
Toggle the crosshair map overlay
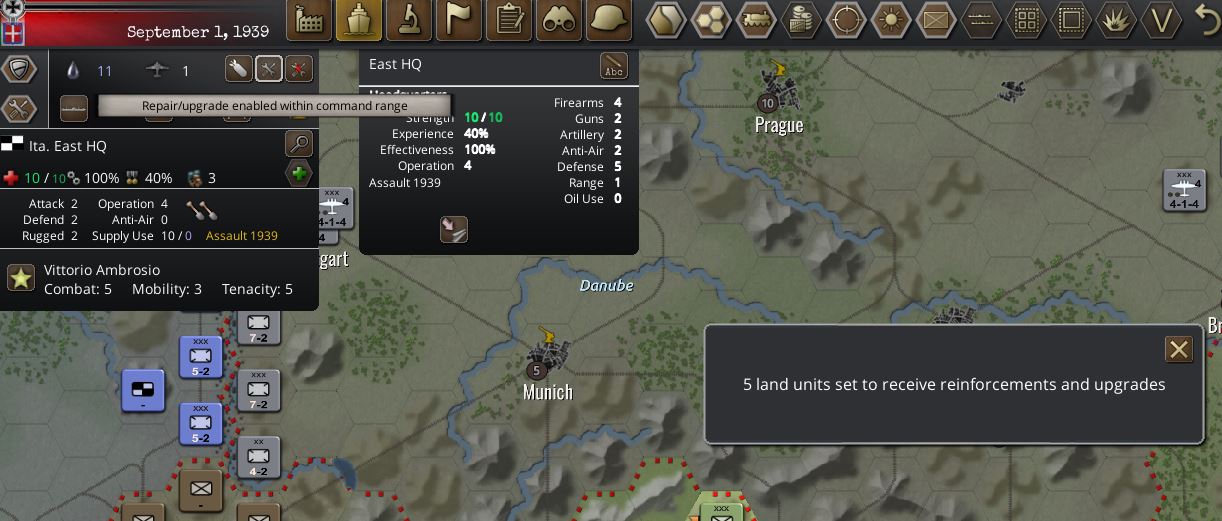pos(846,20)
